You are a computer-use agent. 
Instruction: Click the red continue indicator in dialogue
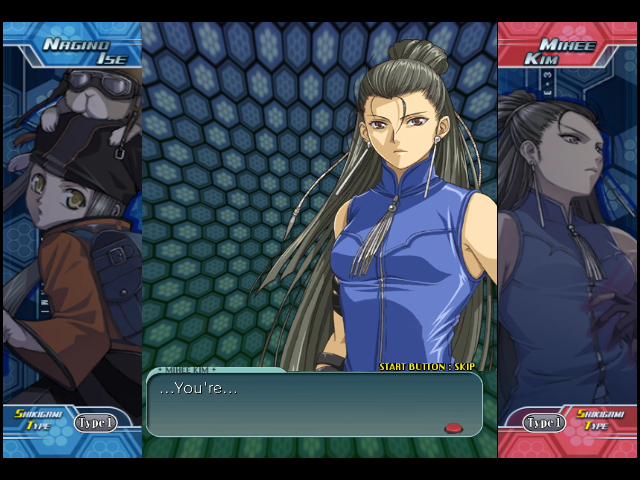point(454,428)
